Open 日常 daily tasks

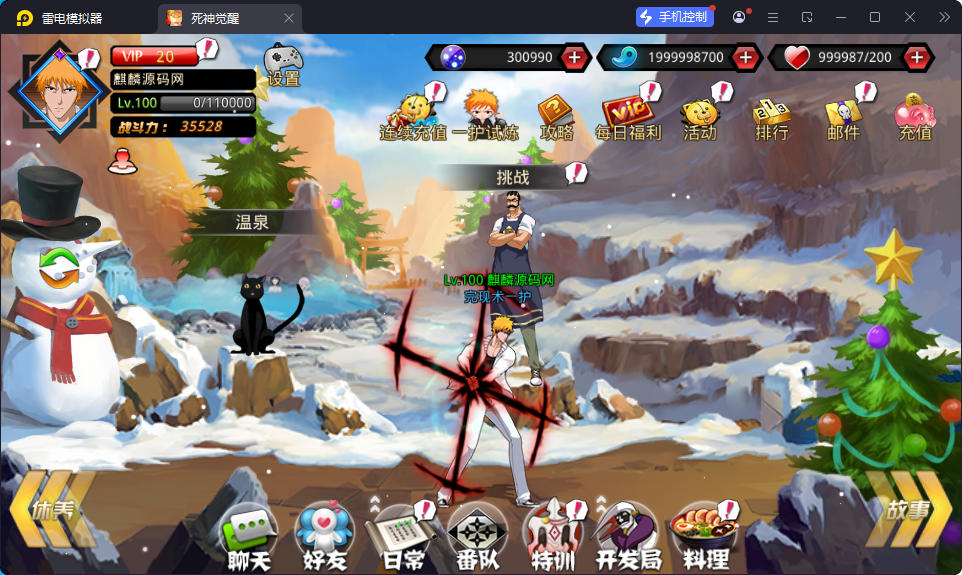coord(401,536)
